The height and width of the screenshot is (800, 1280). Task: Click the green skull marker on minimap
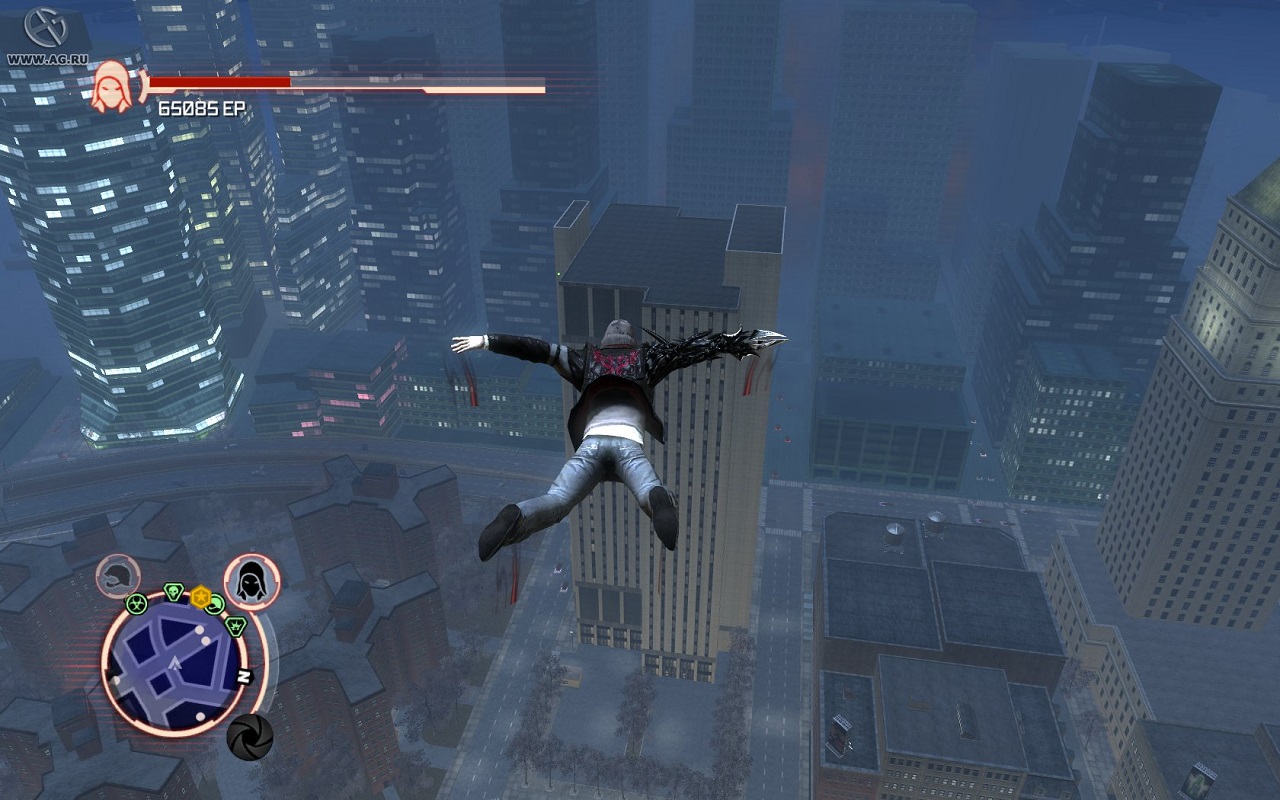pos(173,592)
